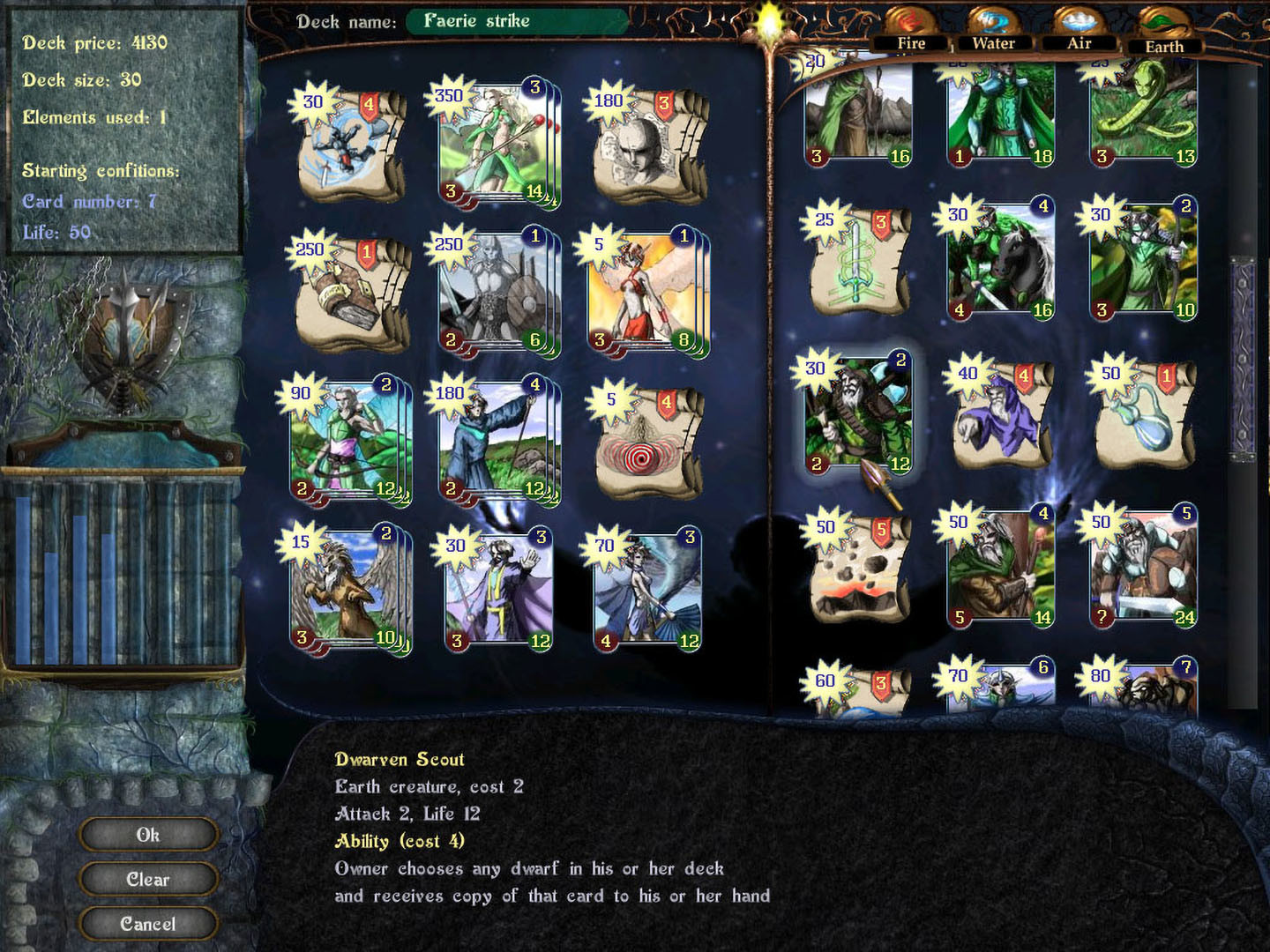
Task: Clear the current deck
Action: pyautogui.click(x=147, y=879)
